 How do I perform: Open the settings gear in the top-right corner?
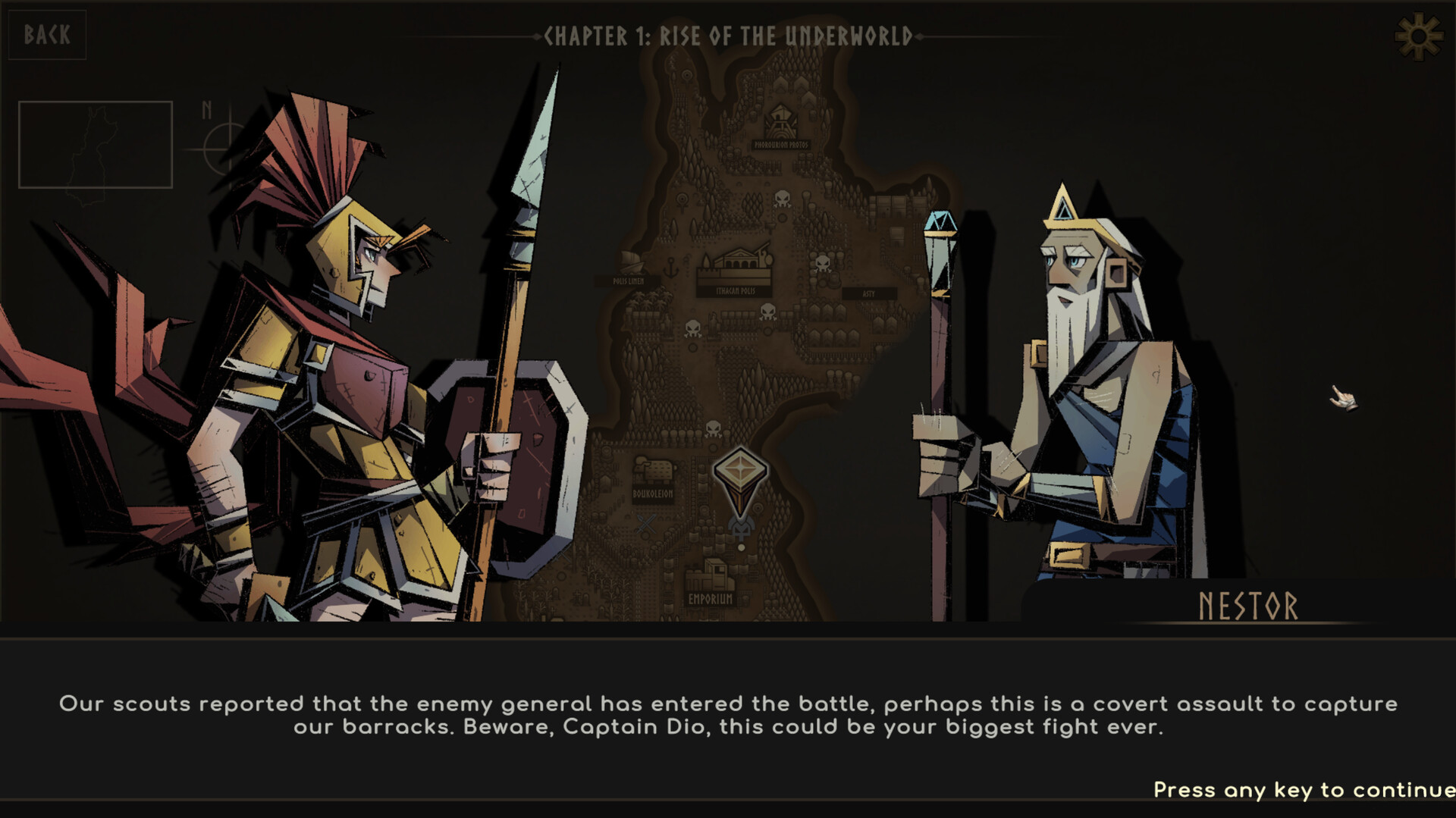pyautogui.click(x=1417, y=34)
